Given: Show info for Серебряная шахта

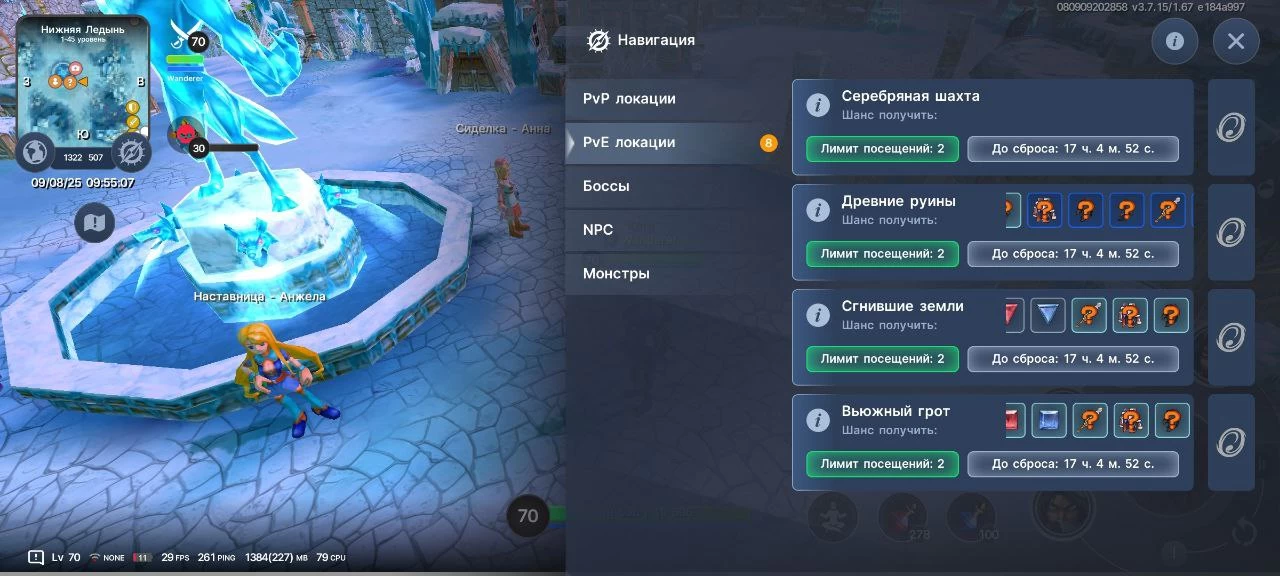Looking at the screenshot, I should pos(818,105).
